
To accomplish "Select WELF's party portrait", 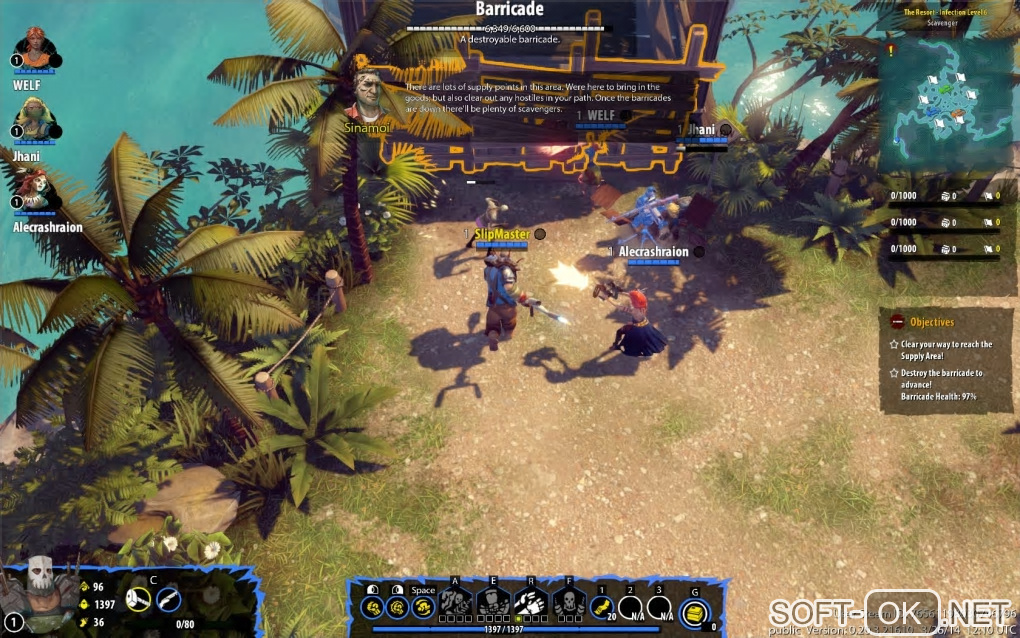I will [x=36, y=49].
